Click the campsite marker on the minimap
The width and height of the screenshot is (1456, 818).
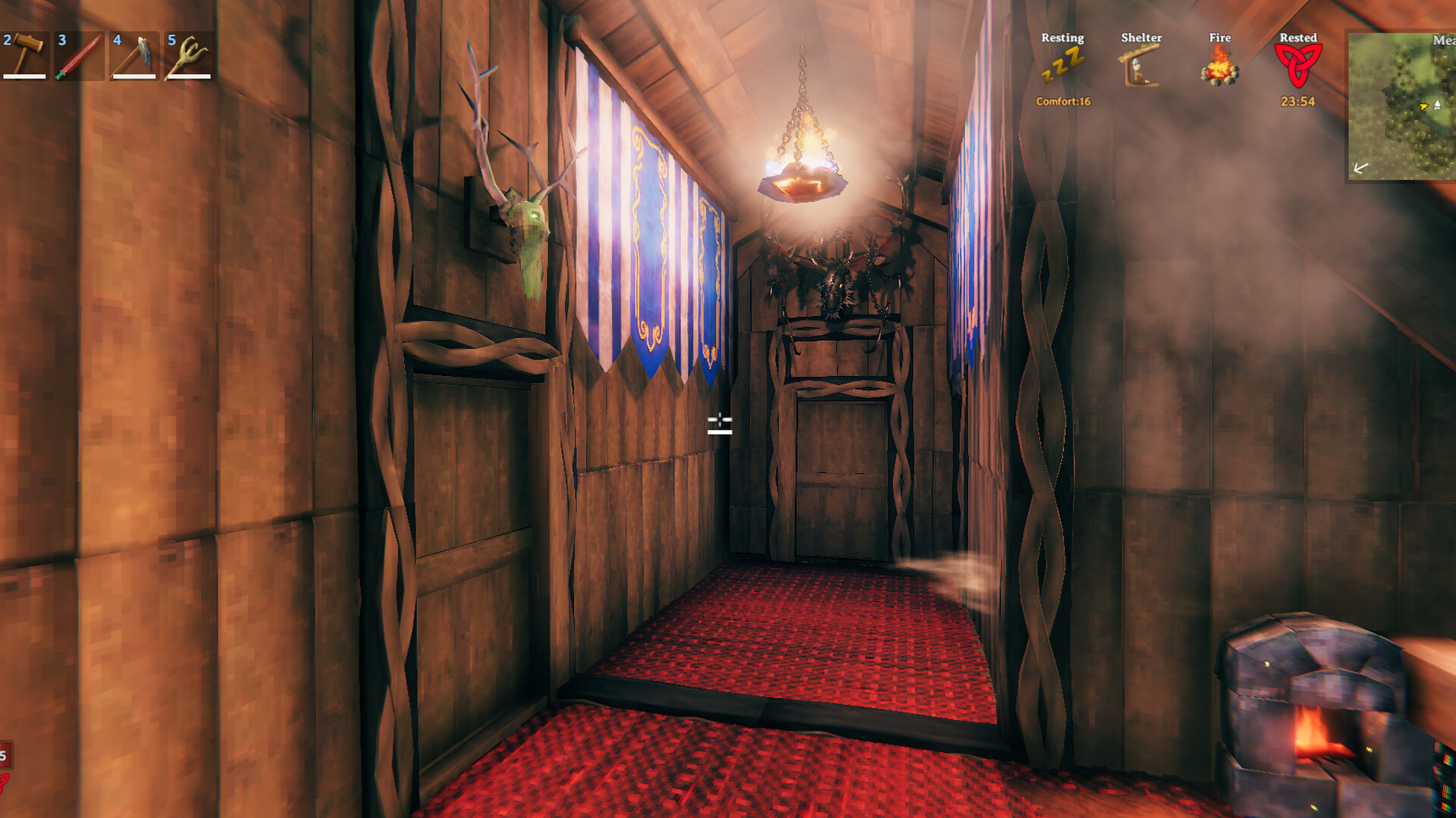(x=1437, y=105)
